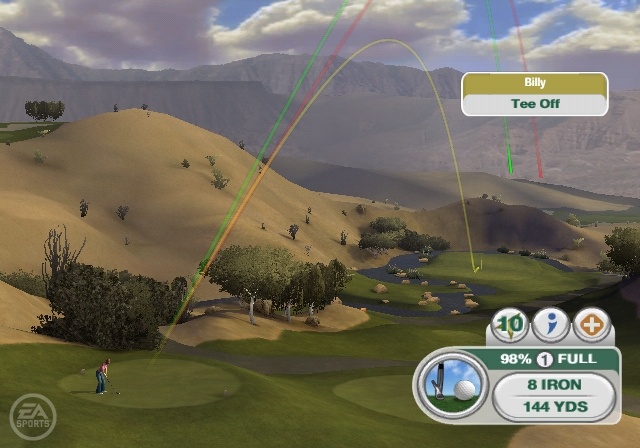This screenshot has height=448, width=640.
Task: Click the 8 IRON club selector
Action: [x=553, y=384]
